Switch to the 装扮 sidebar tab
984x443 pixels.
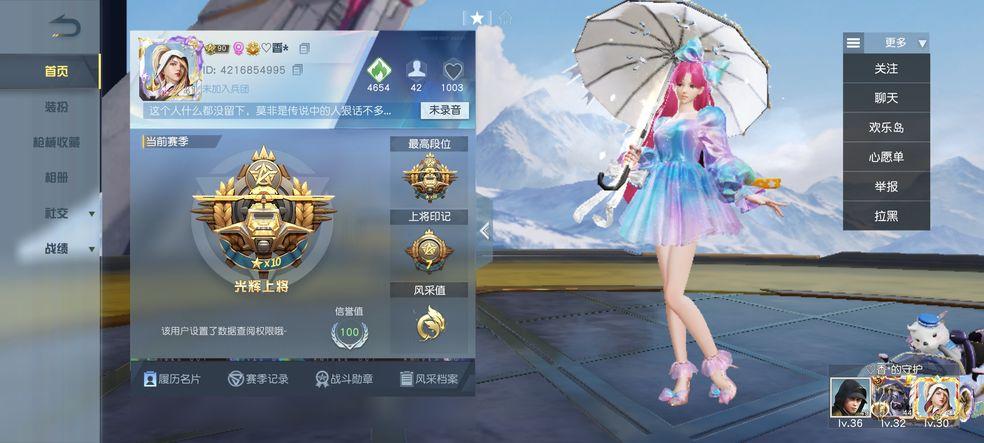click(56, 107)
